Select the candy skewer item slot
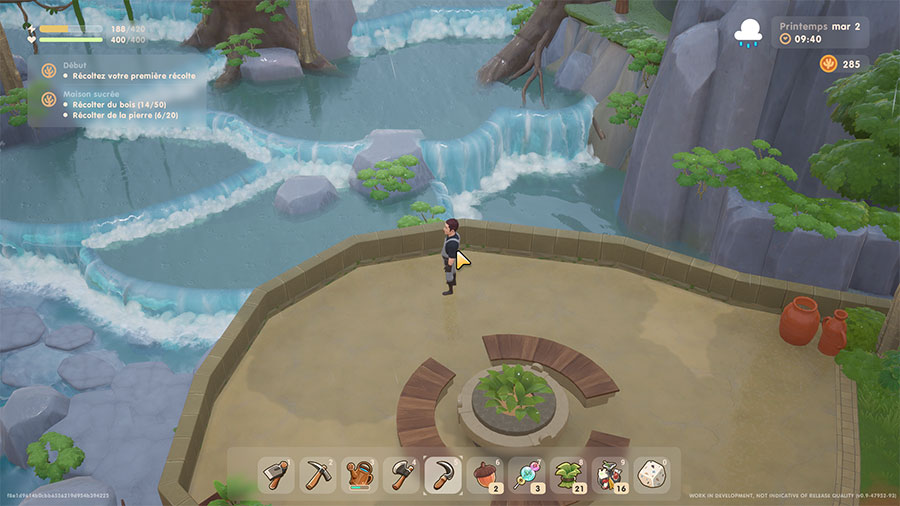This screenshot has height=506, width=900. point(527,474)
